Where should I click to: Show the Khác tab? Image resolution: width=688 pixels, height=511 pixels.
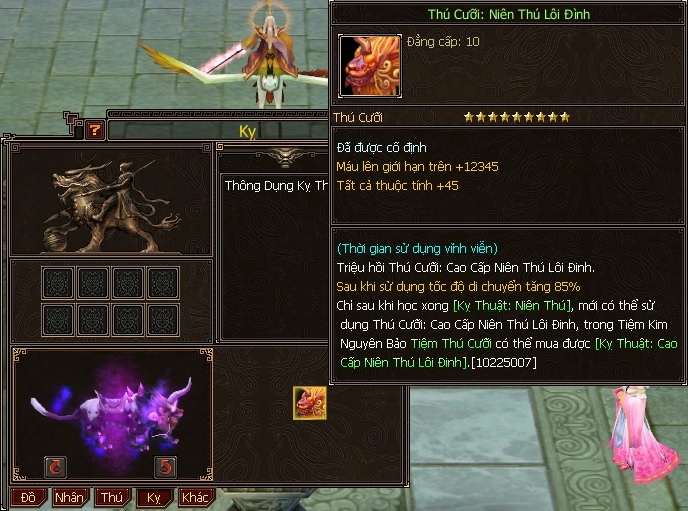click(x=194, y=497)
